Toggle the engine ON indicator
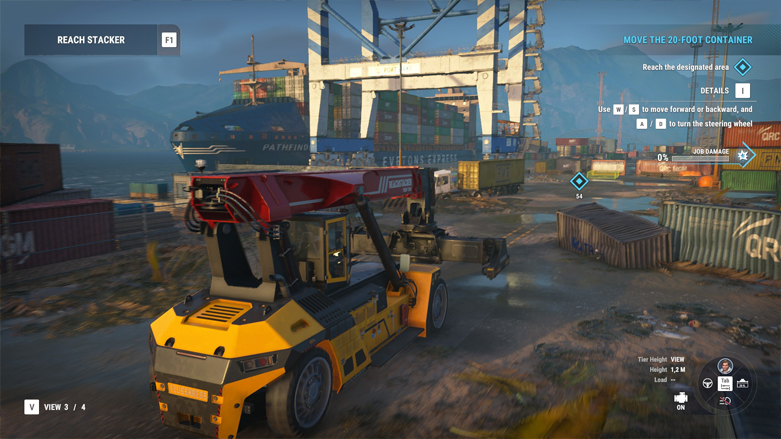The image size is (781, 439). [681, 400]
